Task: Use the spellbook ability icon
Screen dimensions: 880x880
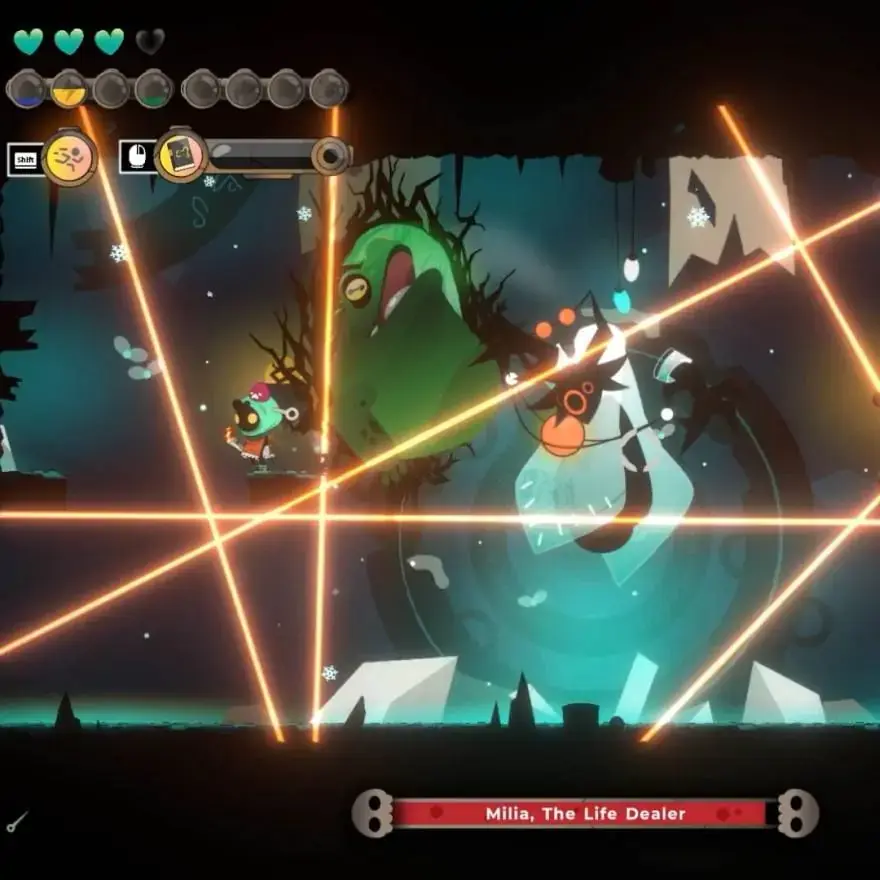Action: (182, 155)
